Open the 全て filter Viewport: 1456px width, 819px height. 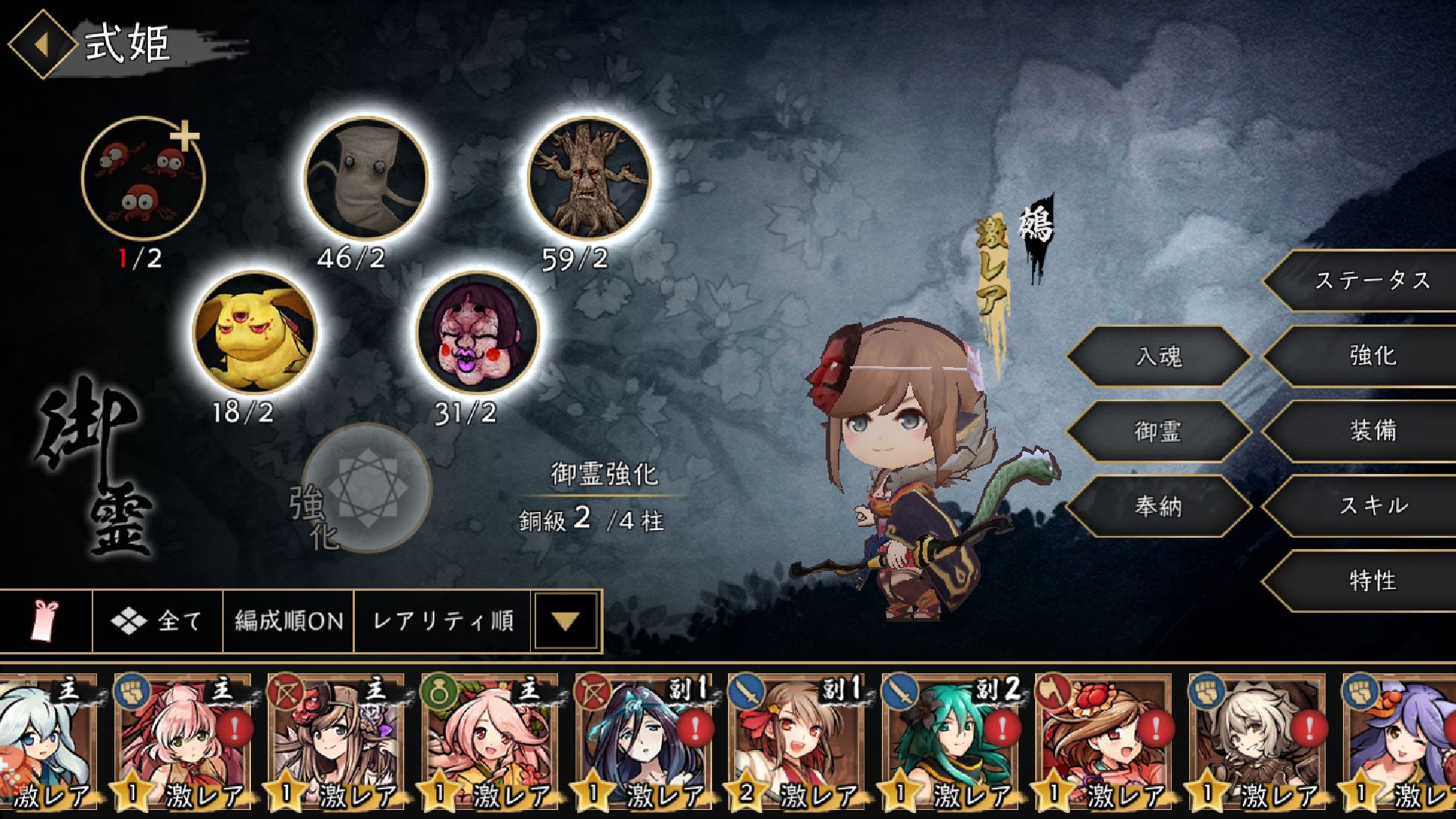click(158, 621)
